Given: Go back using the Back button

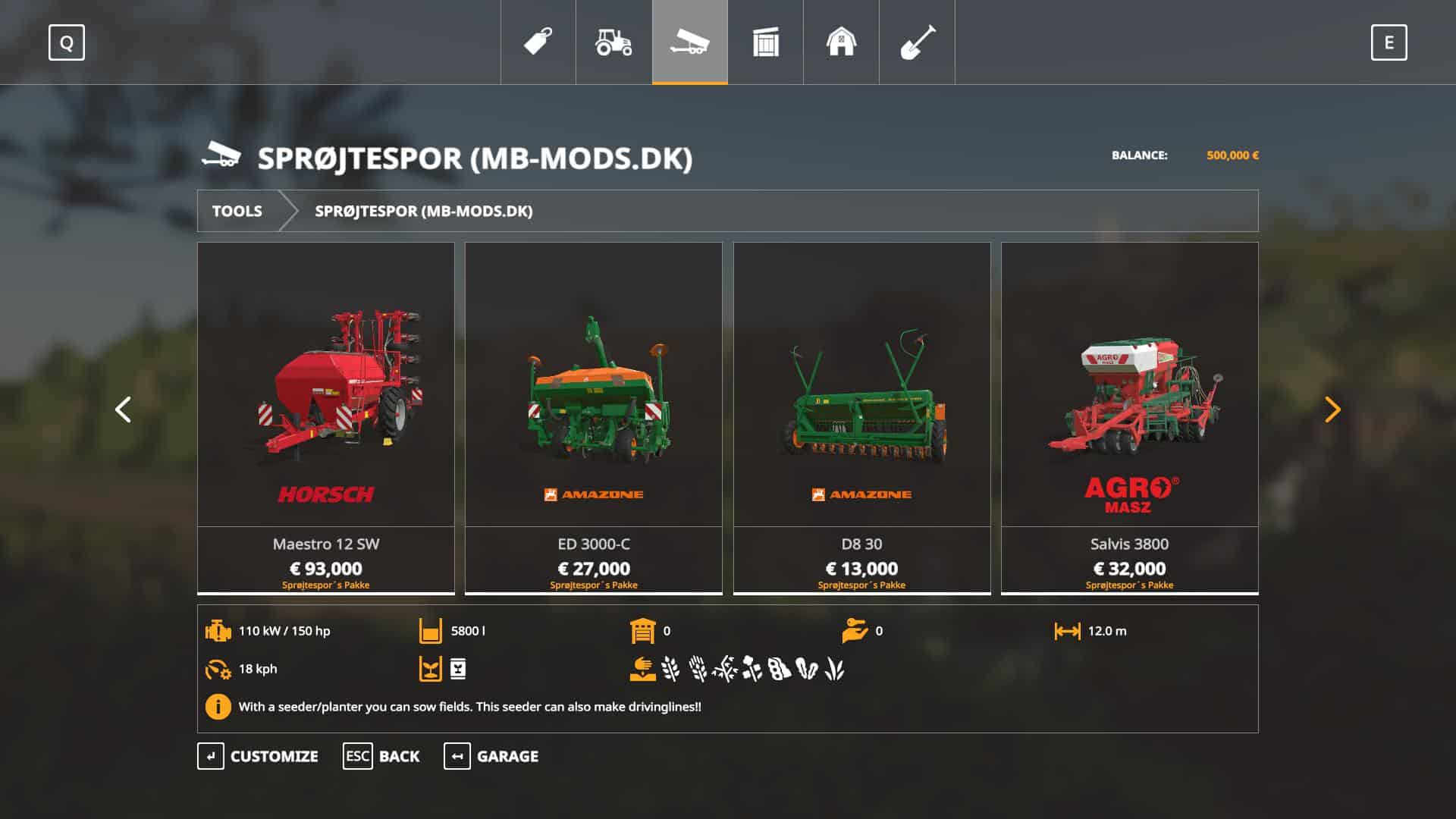Looking at the screenshot, I should [381, 756].
